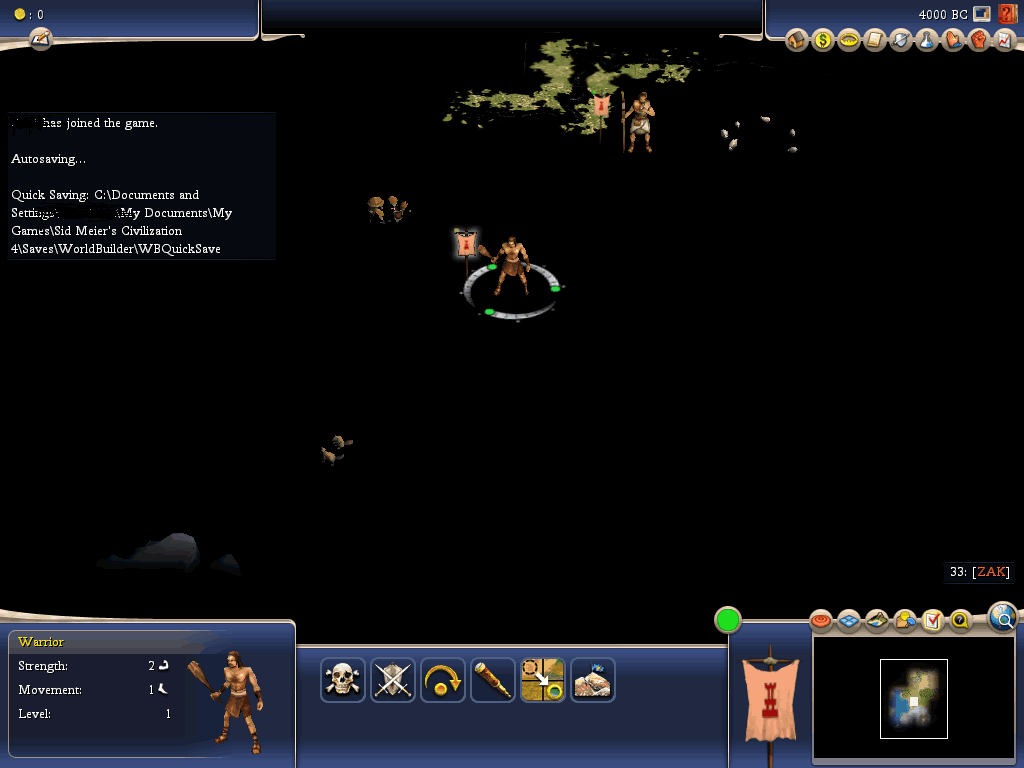Open the Civics crown icon
This screenshot has height=768, width=1024.
[849, 41]
